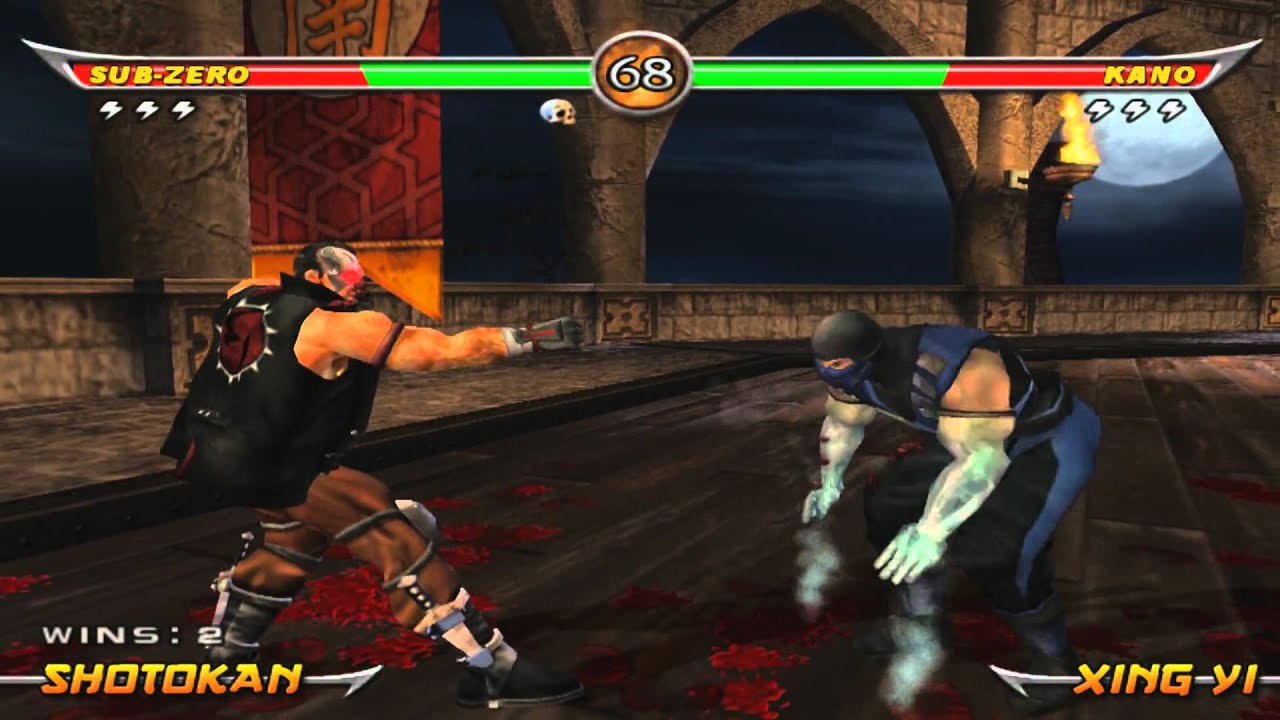
Task: Select the second lightning bolt under Sub-Zero's name
Action: coord(147,110)
